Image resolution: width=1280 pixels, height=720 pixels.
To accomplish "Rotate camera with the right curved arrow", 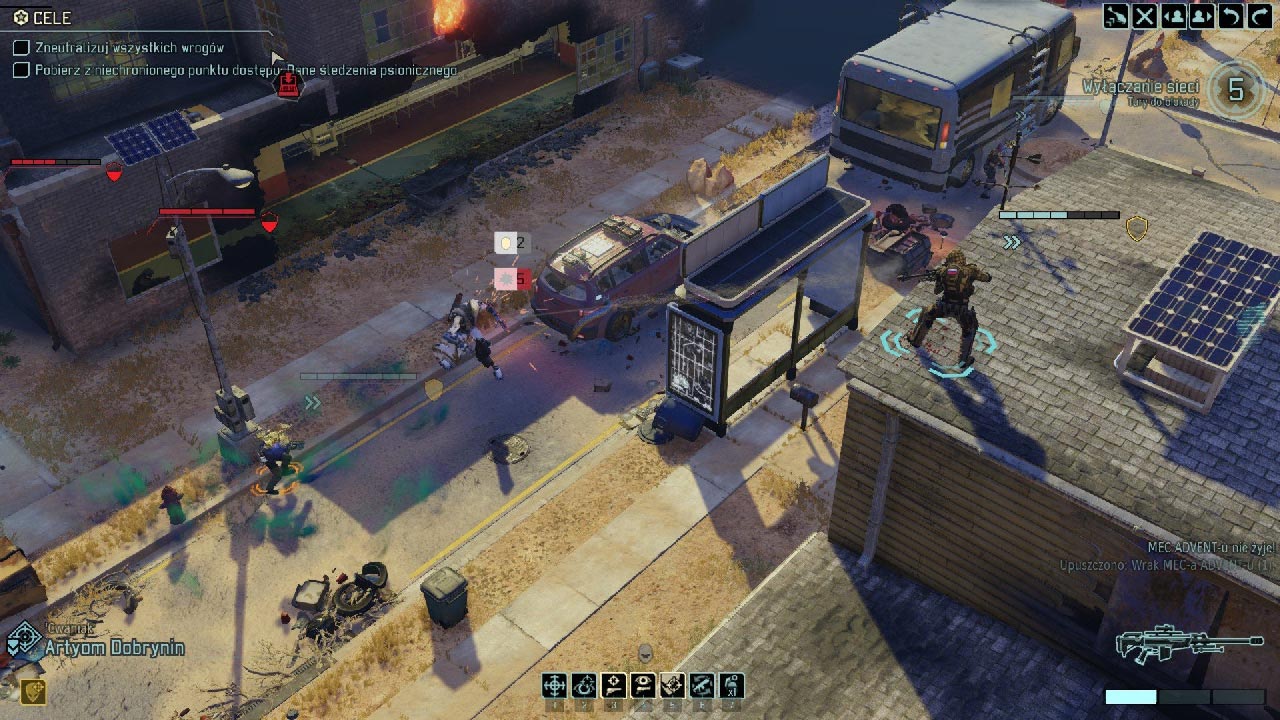I will [1260, 15].
